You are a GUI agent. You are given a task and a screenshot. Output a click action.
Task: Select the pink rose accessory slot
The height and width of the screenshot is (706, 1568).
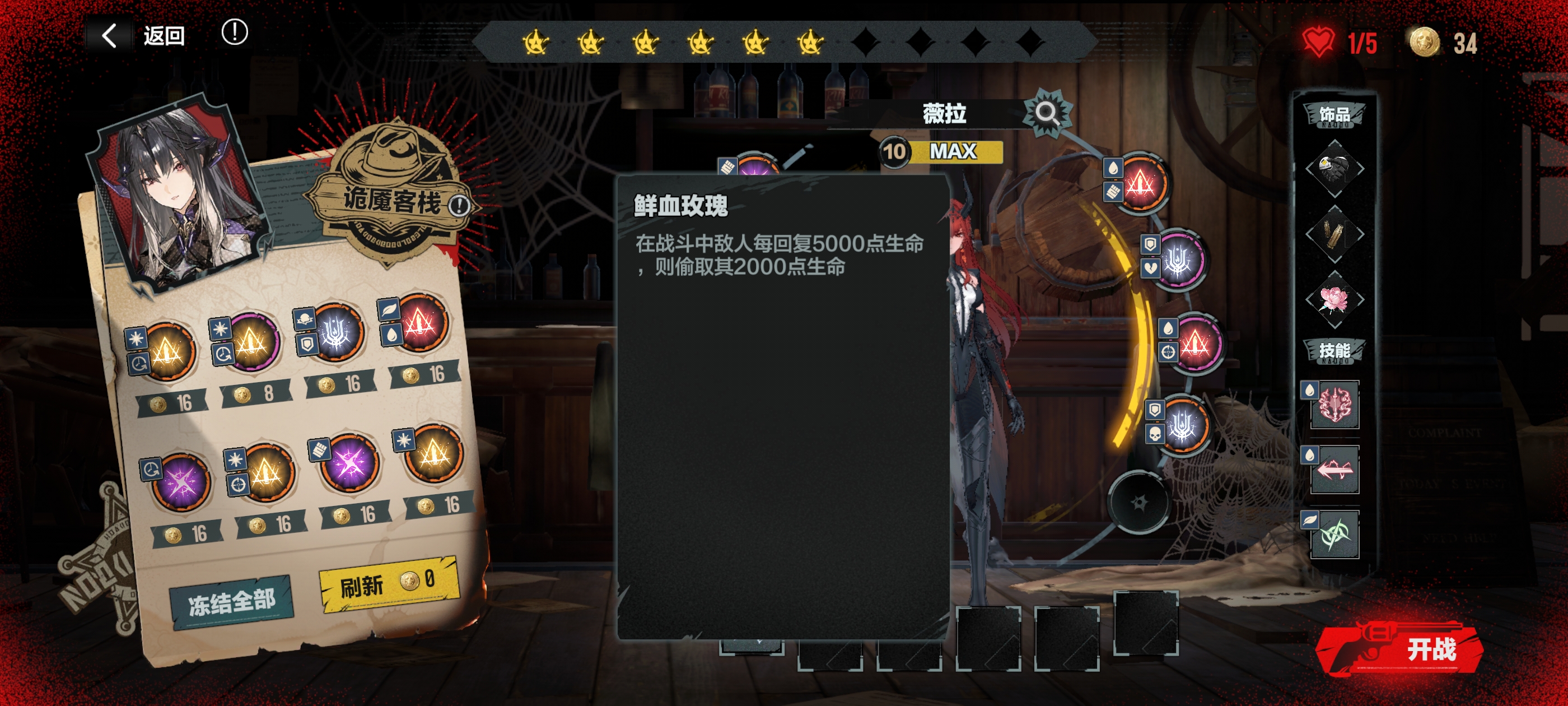click(1334, 300)
